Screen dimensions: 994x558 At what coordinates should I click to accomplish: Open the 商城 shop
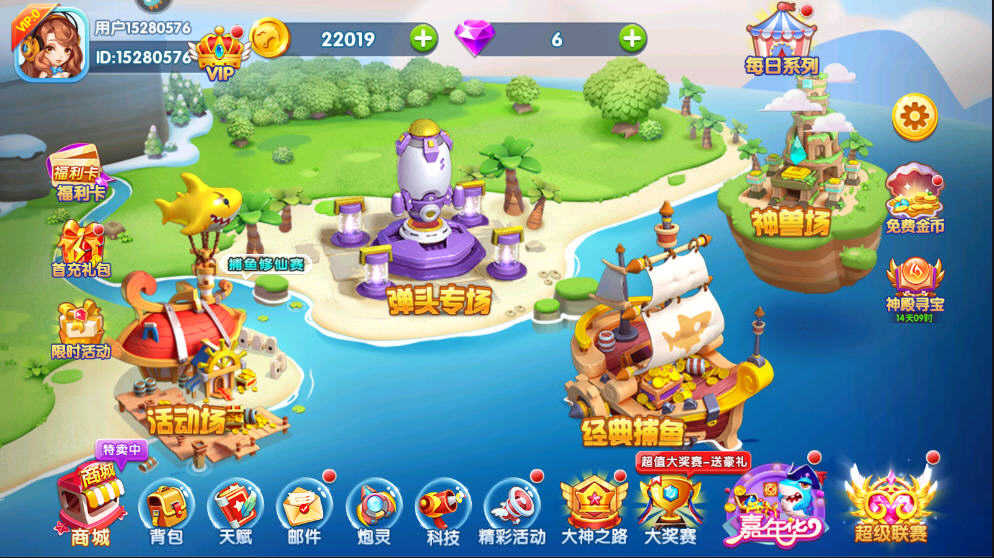(x=90, y=505)
